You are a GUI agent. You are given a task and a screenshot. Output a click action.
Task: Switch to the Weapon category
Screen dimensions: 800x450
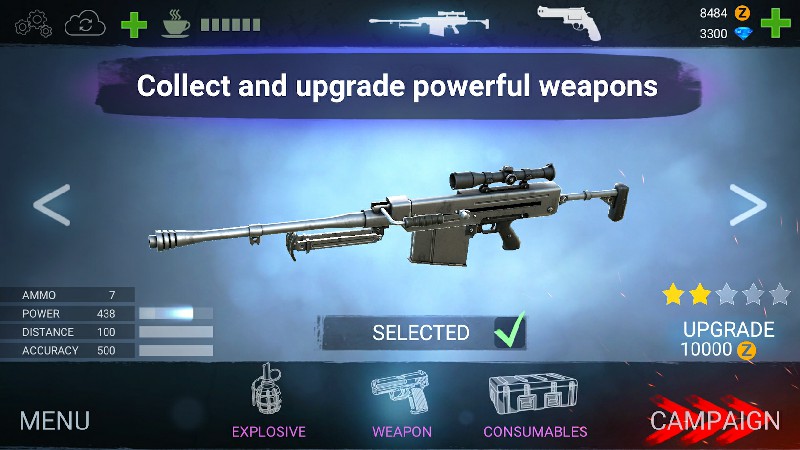(402, 403)
